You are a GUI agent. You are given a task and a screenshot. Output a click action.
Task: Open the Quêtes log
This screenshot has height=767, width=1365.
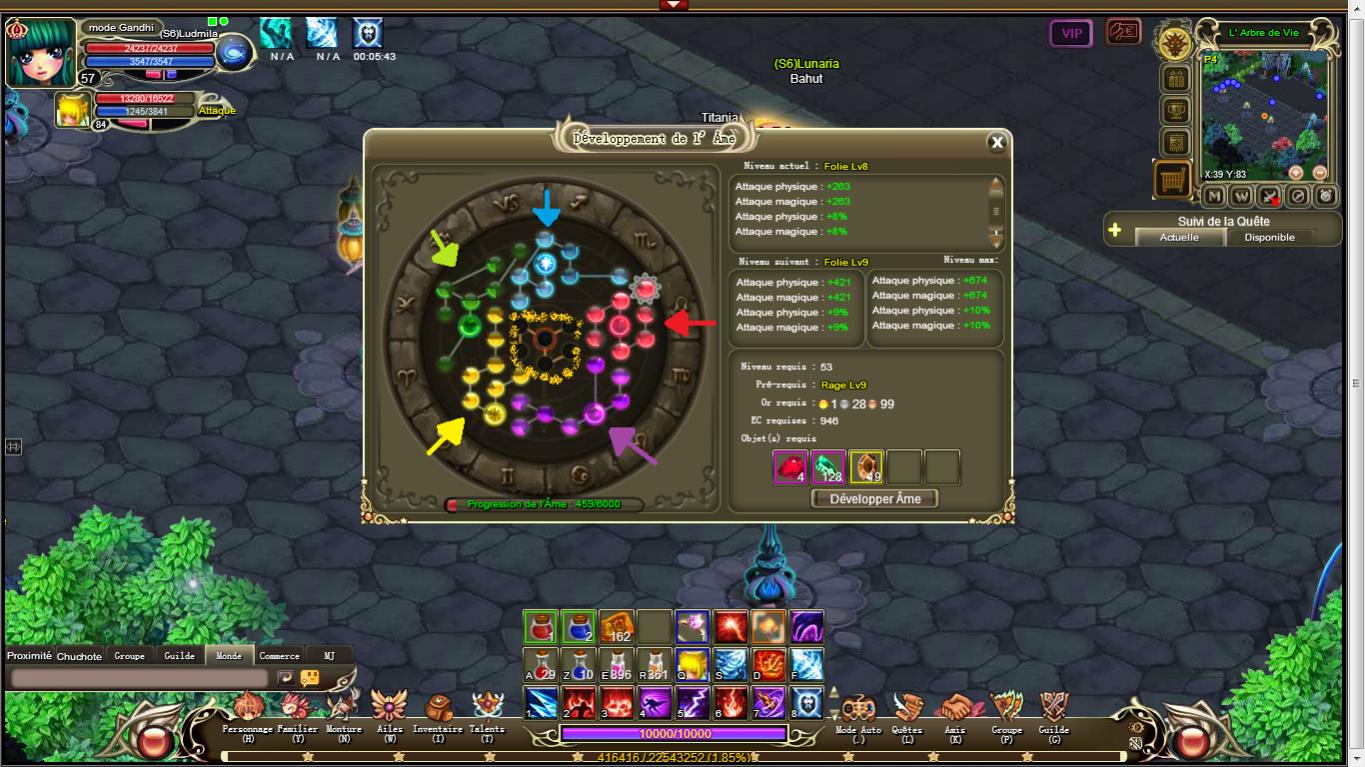coord(907,711)
